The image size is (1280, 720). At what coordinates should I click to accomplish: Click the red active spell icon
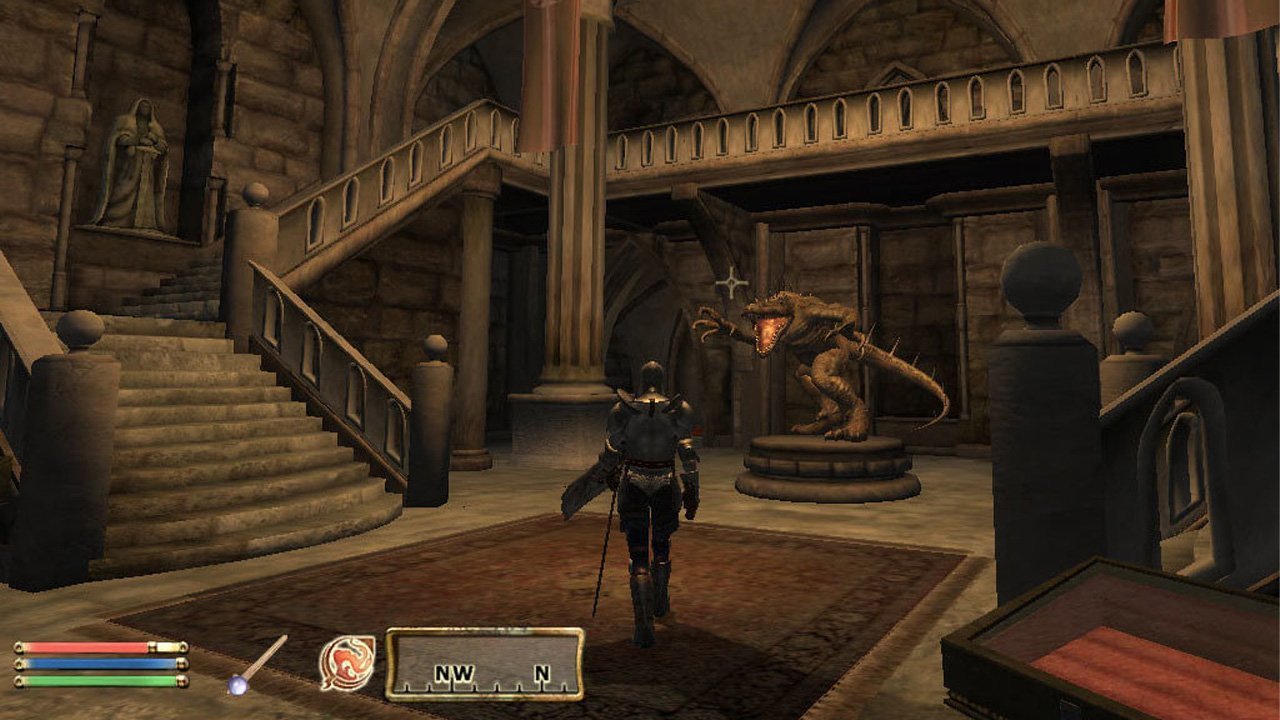[x=347, y=663]
